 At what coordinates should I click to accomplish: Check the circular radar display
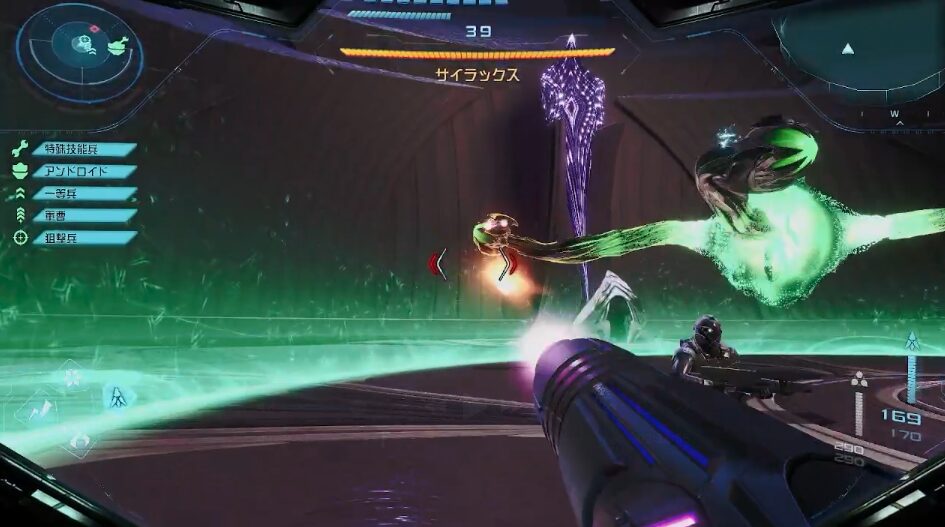[x=80, y=50]
